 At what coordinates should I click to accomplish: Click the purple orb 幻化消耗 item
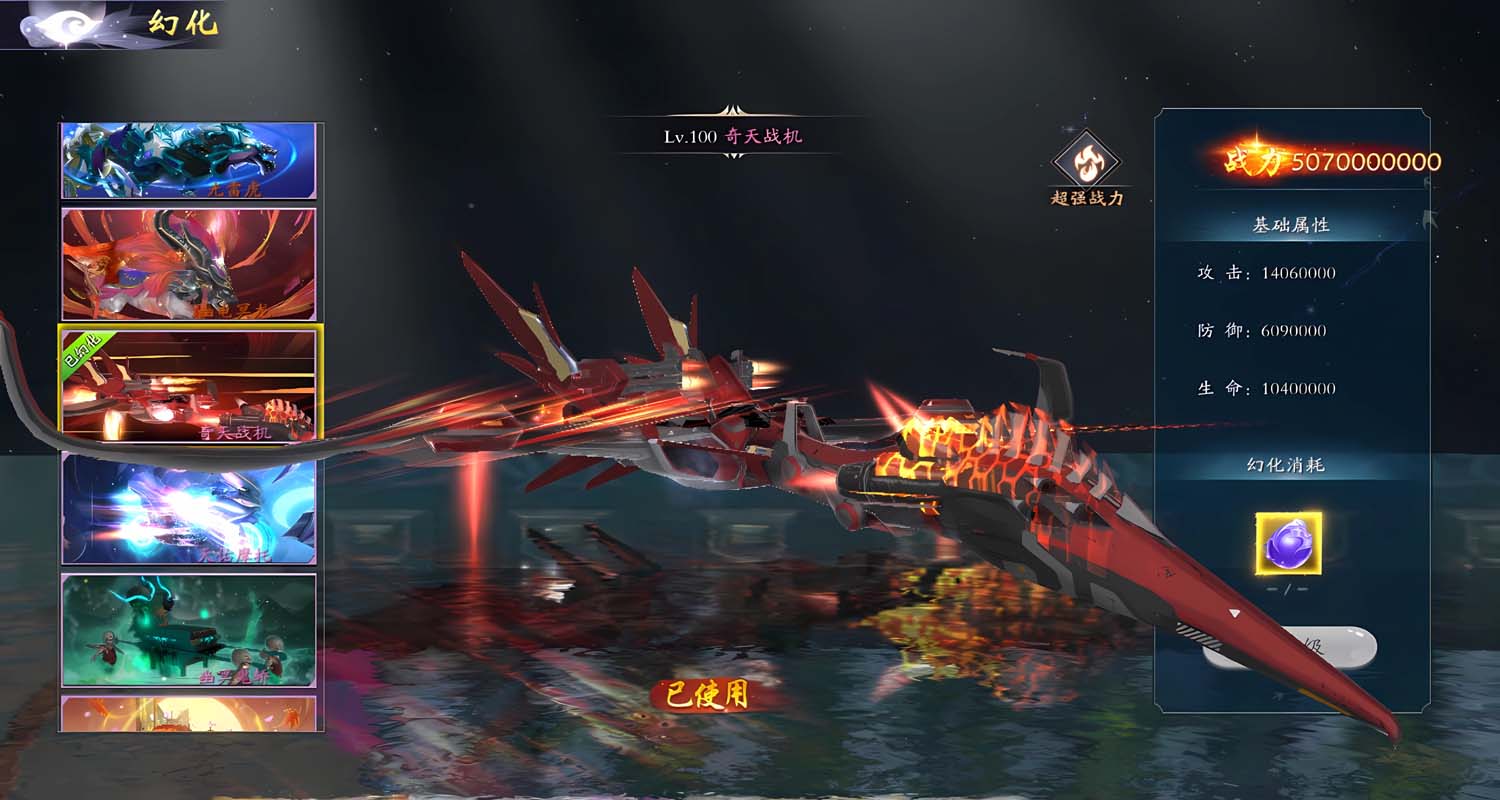[x=1288, y=544]
